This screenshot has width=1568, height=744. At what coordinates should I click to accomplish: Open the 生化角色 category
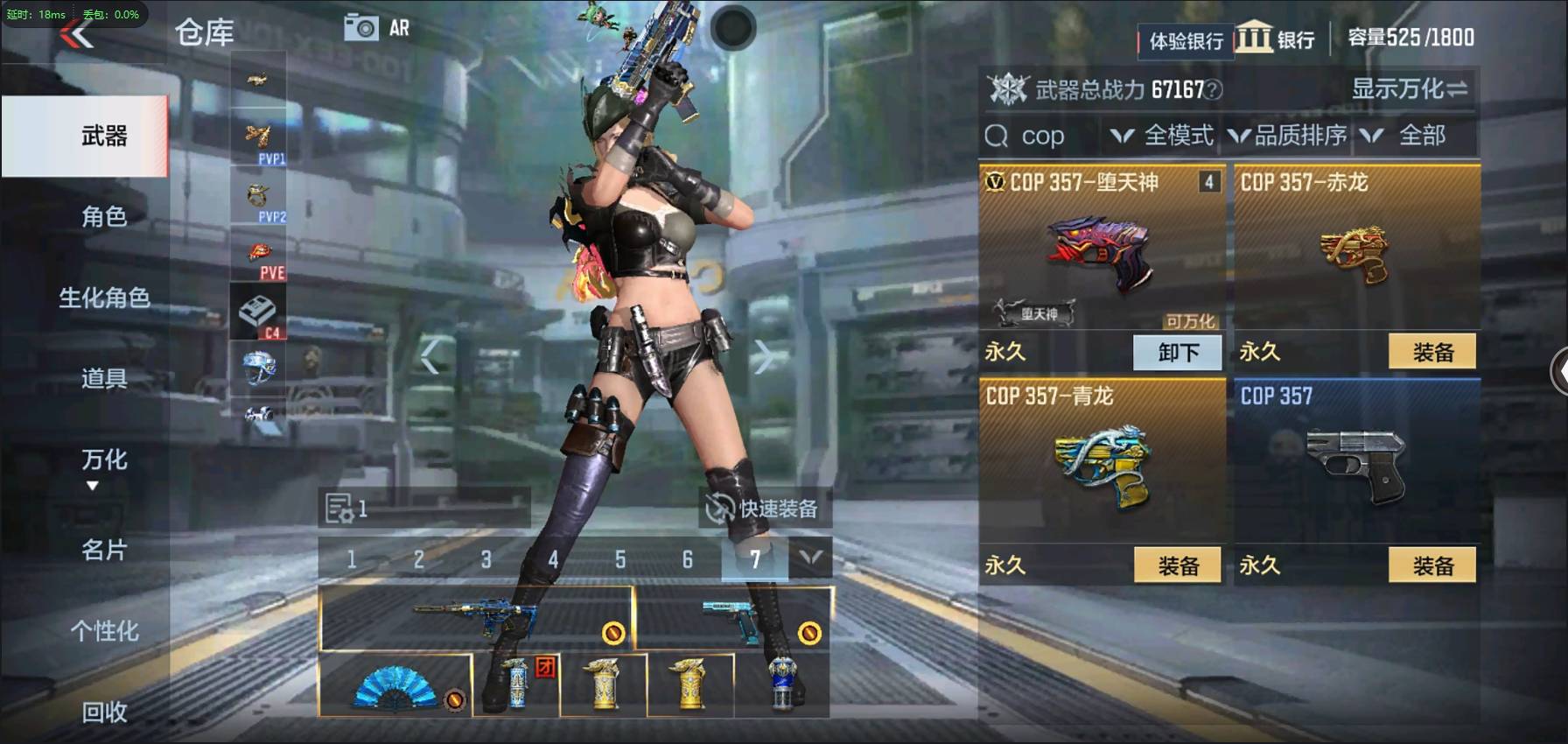coord(104,298)
